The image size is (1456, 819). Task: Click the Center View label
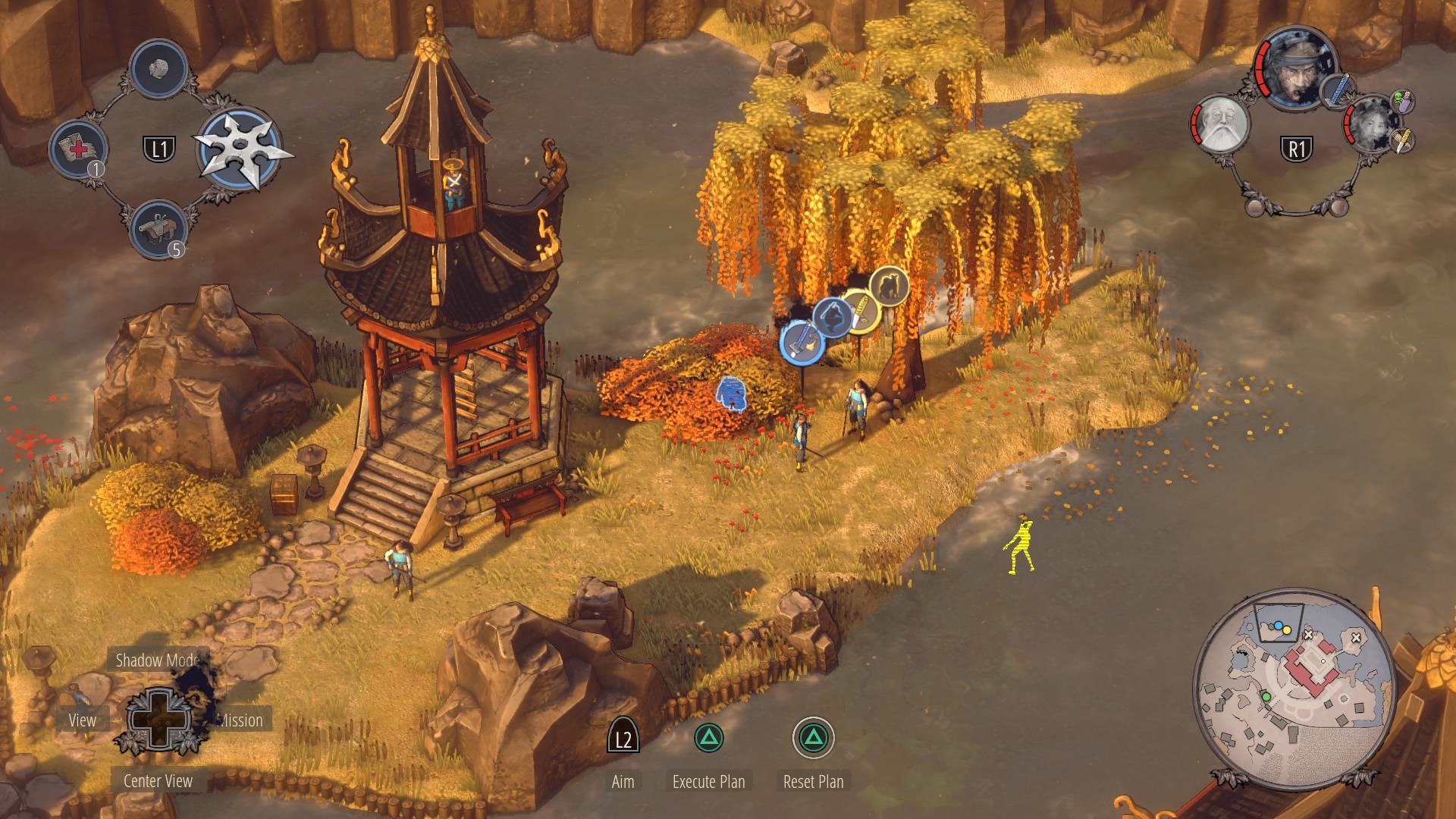point(158,781)
